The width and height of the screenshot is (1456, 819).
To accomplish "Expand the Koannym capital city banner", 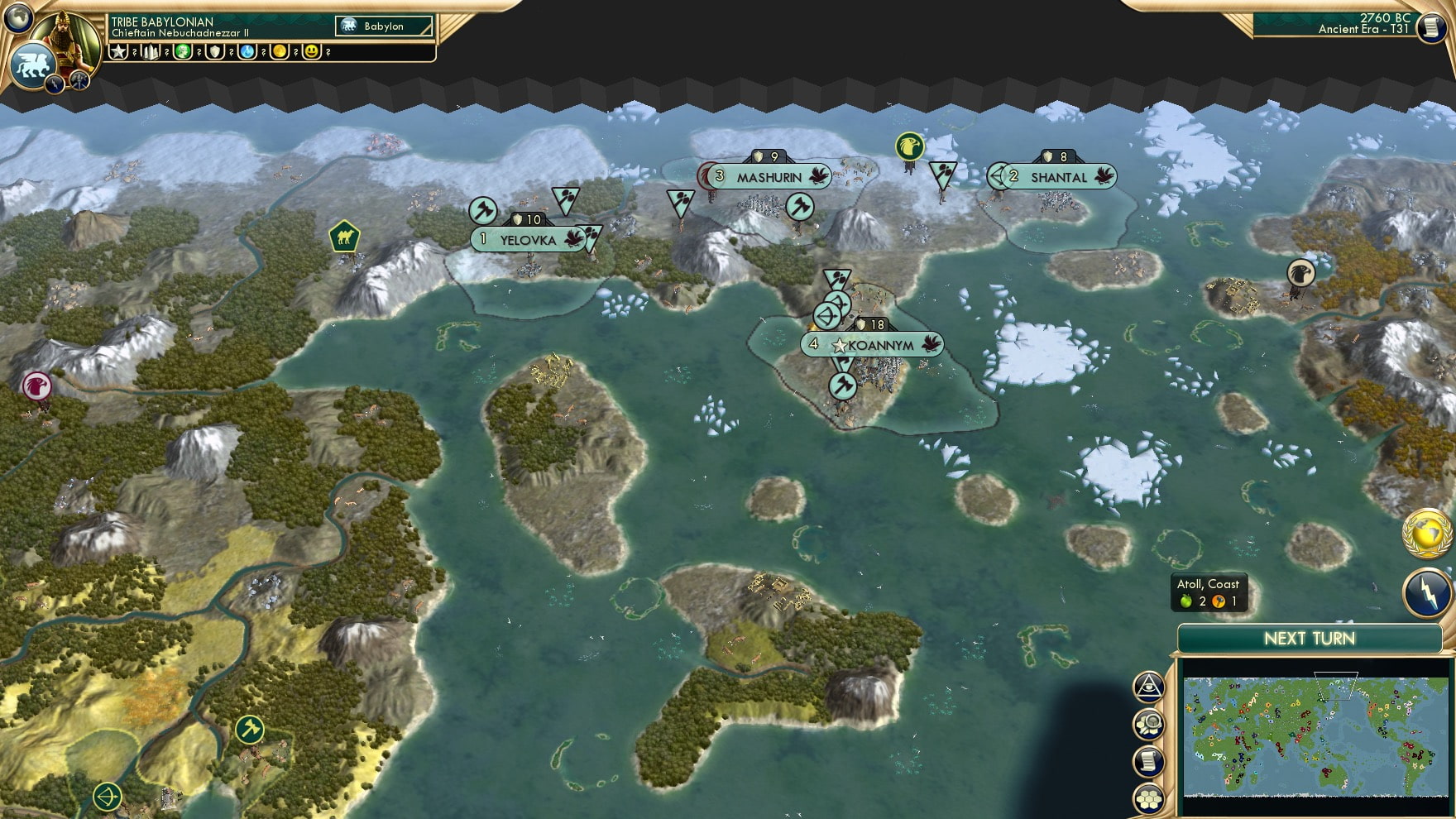I will click(871, 345).
